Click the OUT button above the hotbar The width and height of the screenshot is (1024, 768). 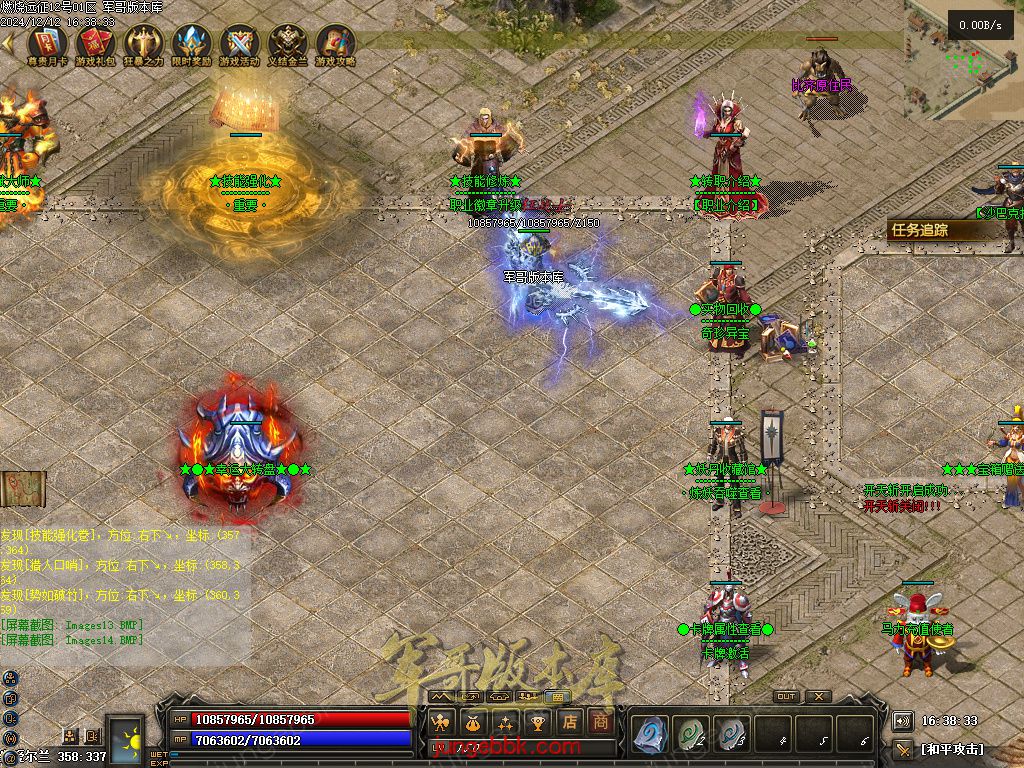[x=786, y=697]
